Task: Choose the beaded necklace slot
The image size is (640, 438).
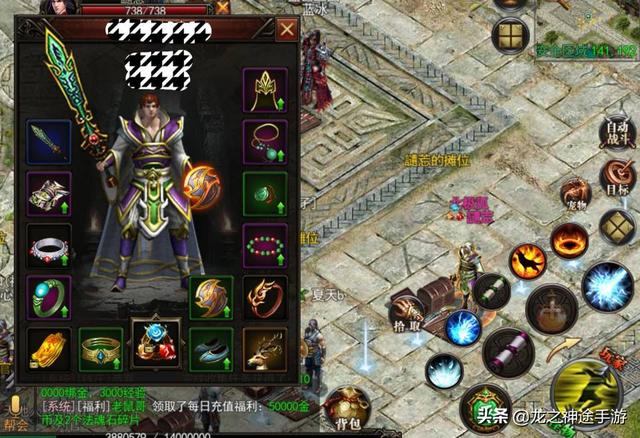Action: pyautogui.click(x=265, y=142)
